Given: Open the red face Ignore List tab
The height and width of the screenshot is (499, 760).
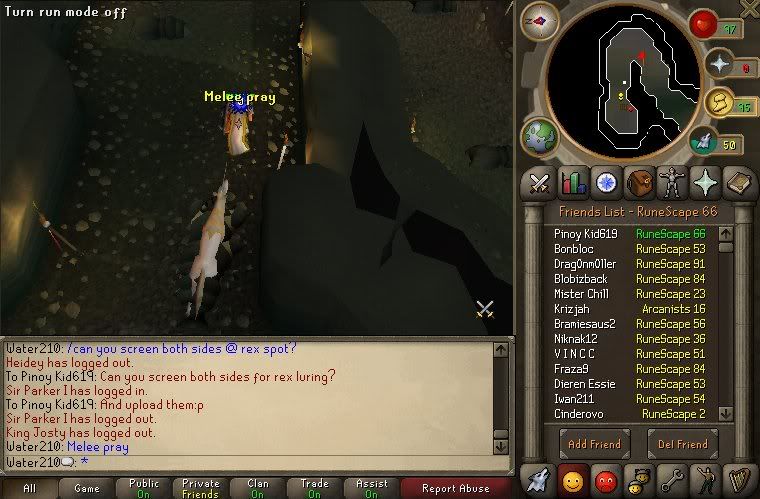Looking at the screenshot, I should 605,478.
